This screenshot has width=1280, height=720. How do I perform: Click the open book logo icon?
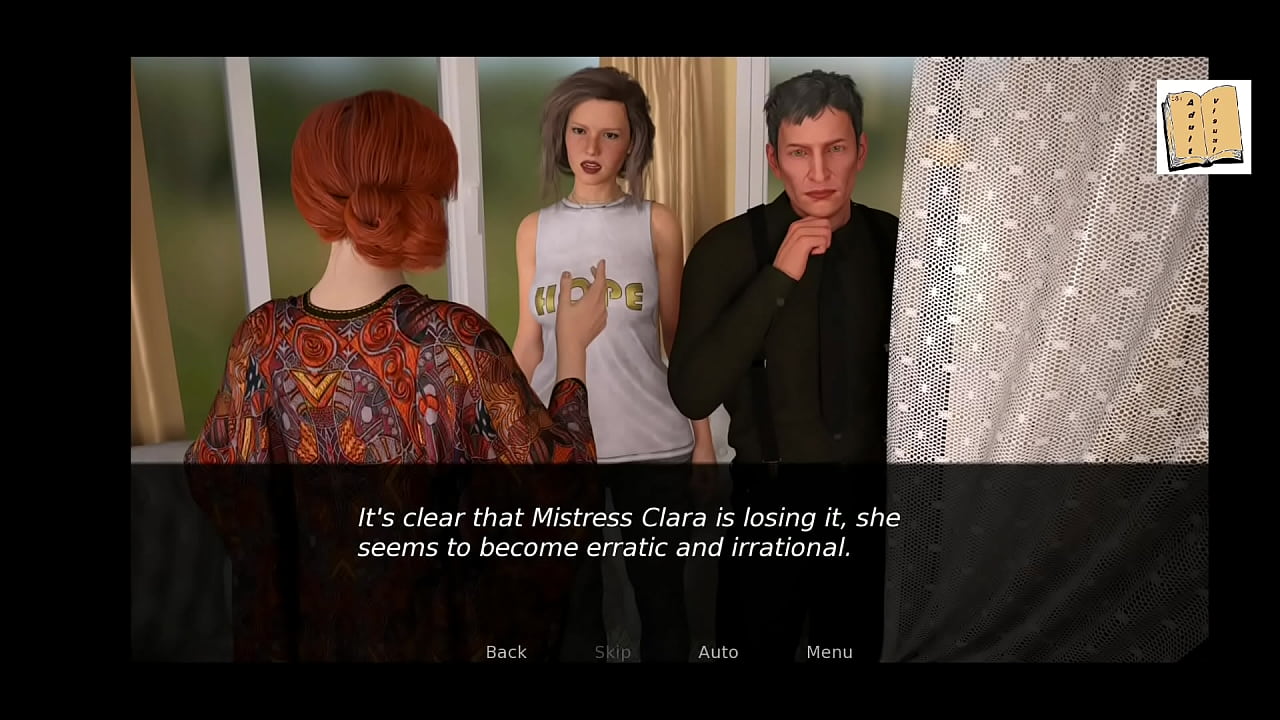pos(1203,127)
